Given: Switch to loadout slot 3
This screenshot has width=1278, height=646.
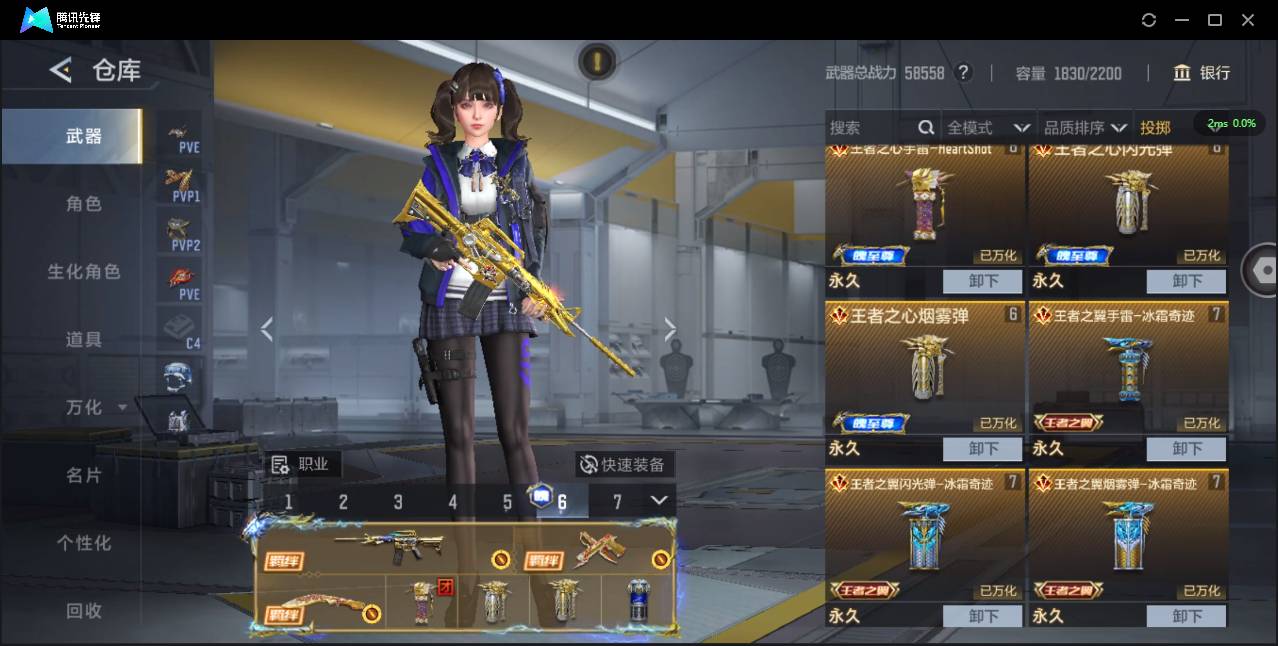Looking at the screenshot, I should click(x=398, y=502).
